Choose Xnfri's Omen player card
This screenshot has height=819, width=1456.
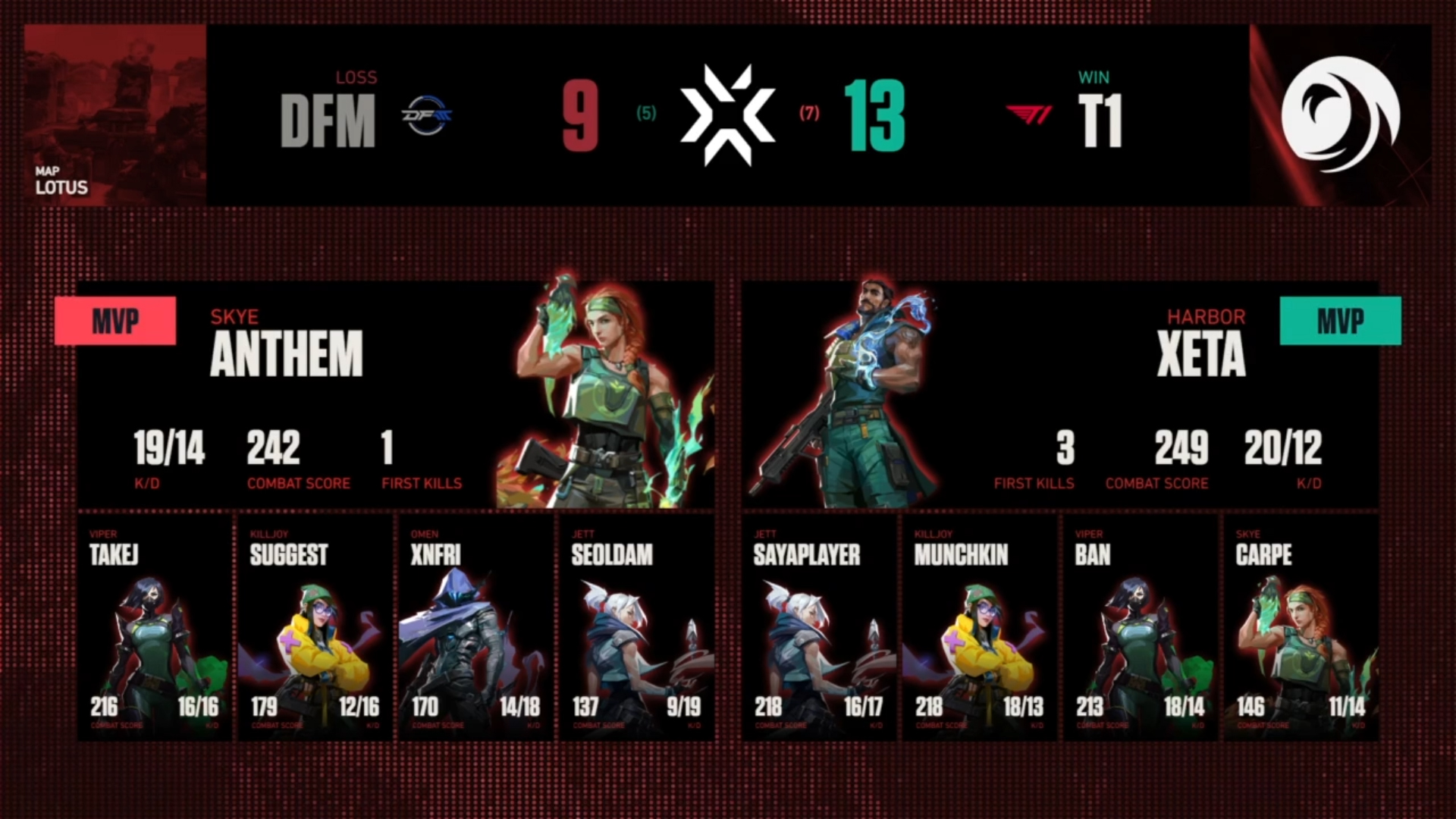(x=475, y=628)
